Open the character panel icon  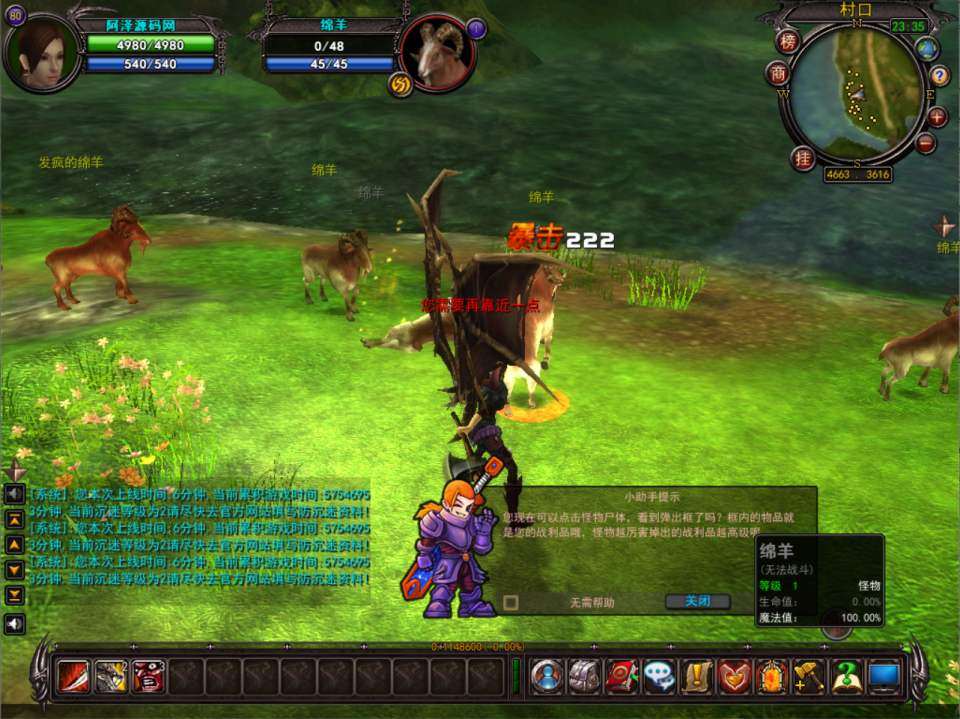pyautogui.click(x=547, y=677)
